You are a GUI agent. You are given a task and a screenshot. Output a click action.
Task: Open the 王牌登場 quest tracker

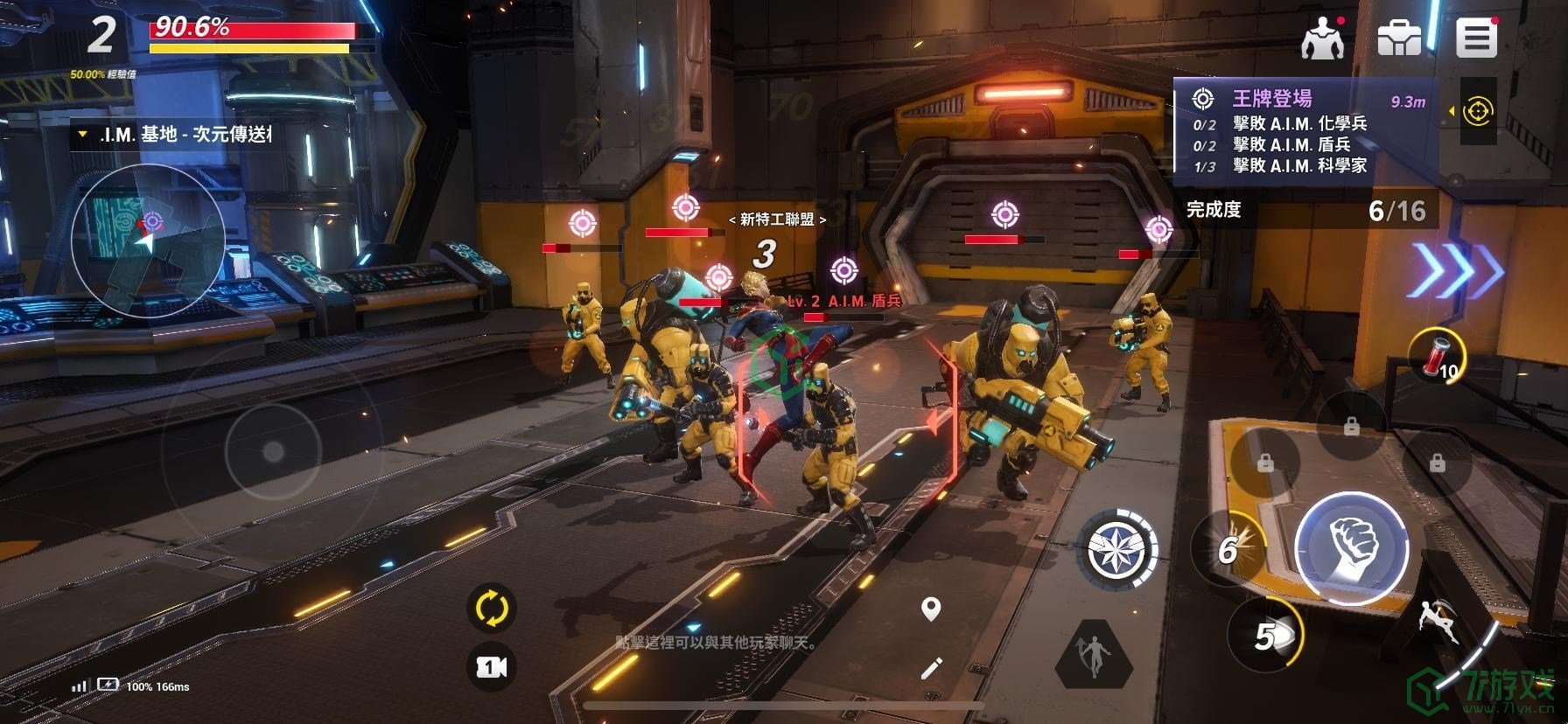(1304, 131)
